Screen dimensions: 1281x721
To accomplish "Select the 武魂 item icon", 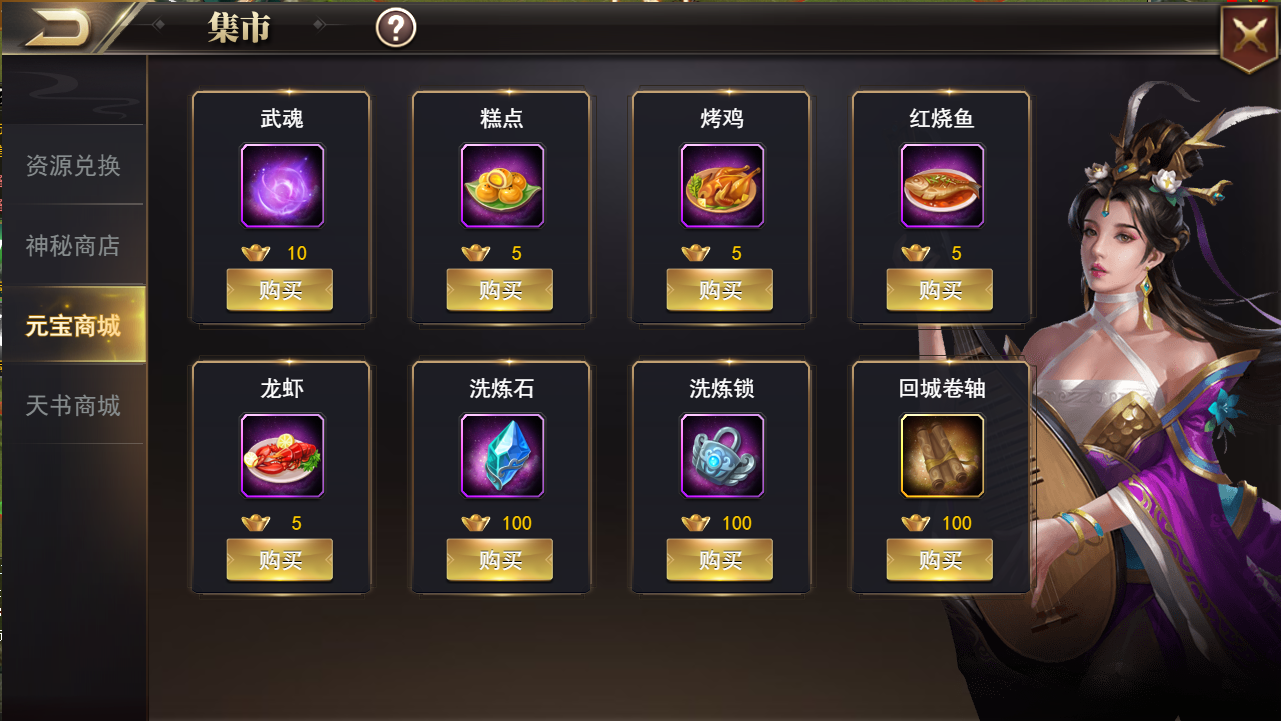I will 281,187.
